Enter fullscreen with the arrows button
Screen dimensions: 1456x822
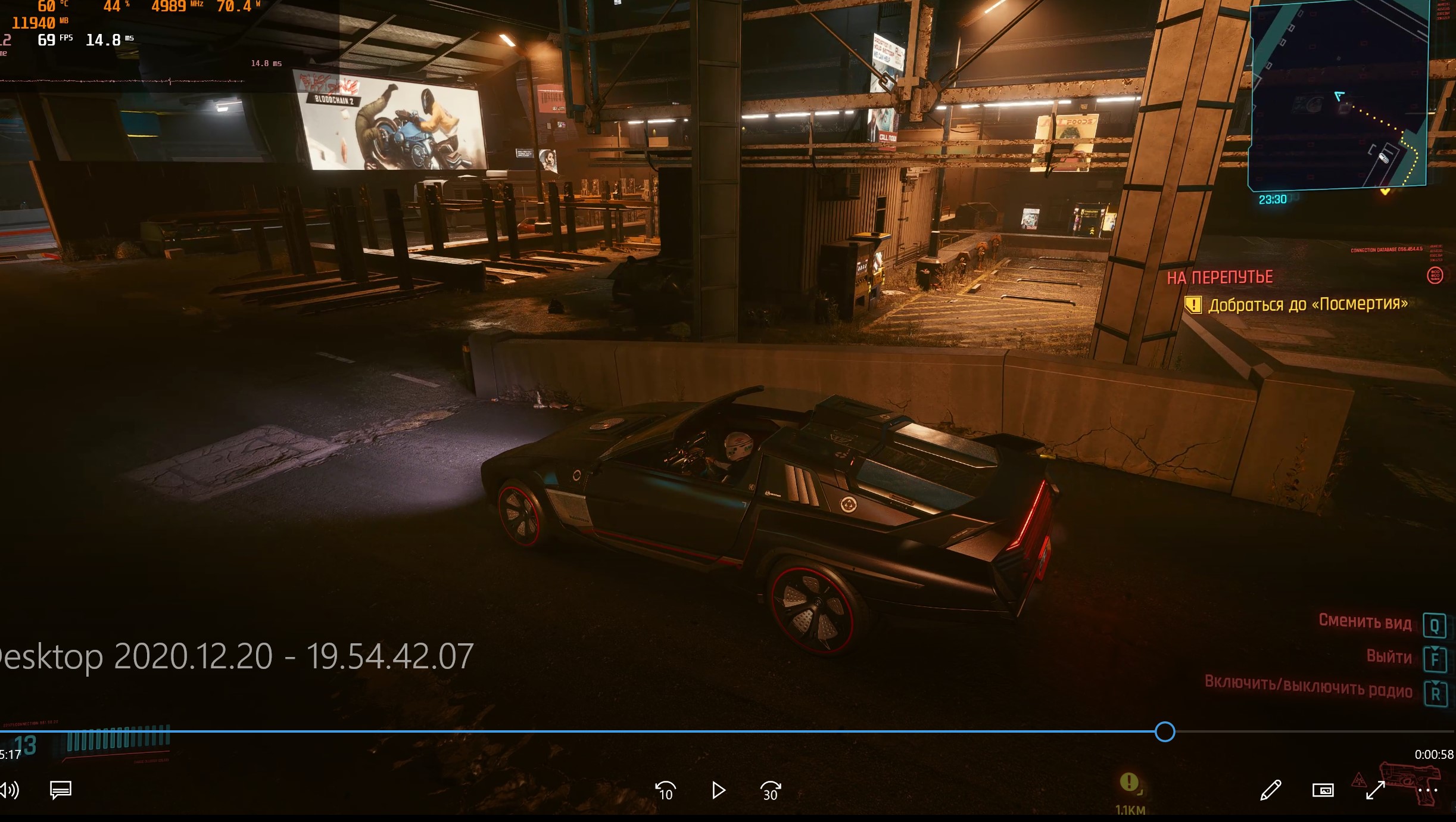click(1375, 791)
